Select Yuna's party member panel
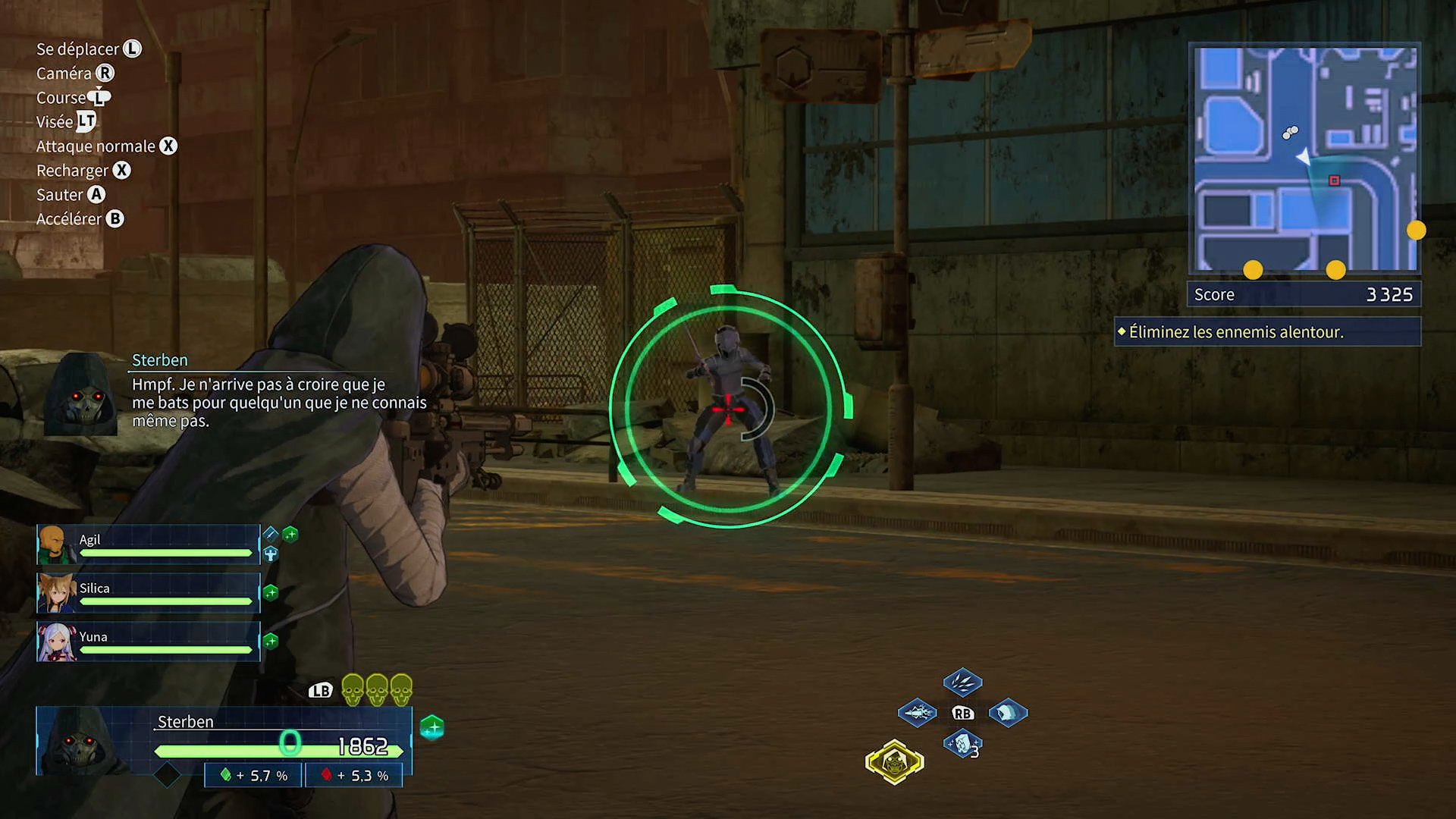Image resolution: width=1456 pixels, height=819 pixels. 148,642
